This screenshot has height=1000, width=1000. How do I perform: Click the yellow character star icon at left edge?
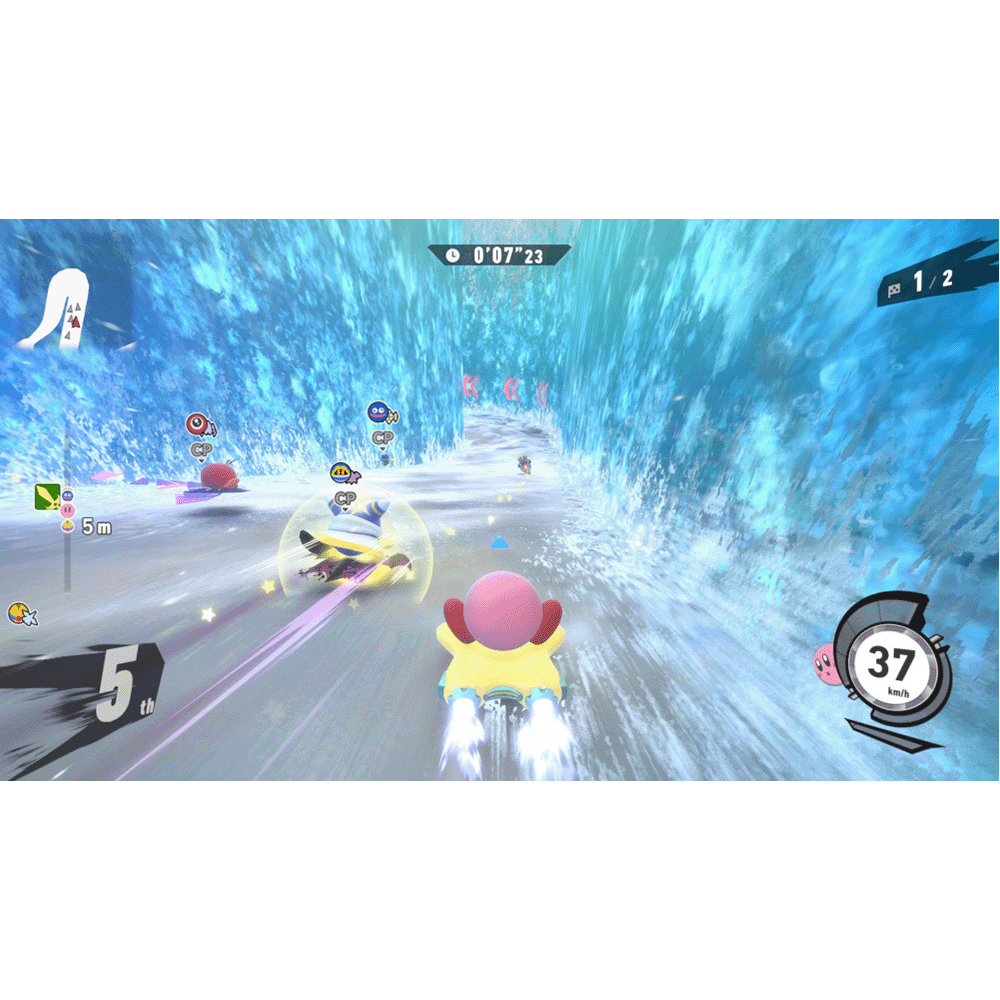(x=20, y=613)
